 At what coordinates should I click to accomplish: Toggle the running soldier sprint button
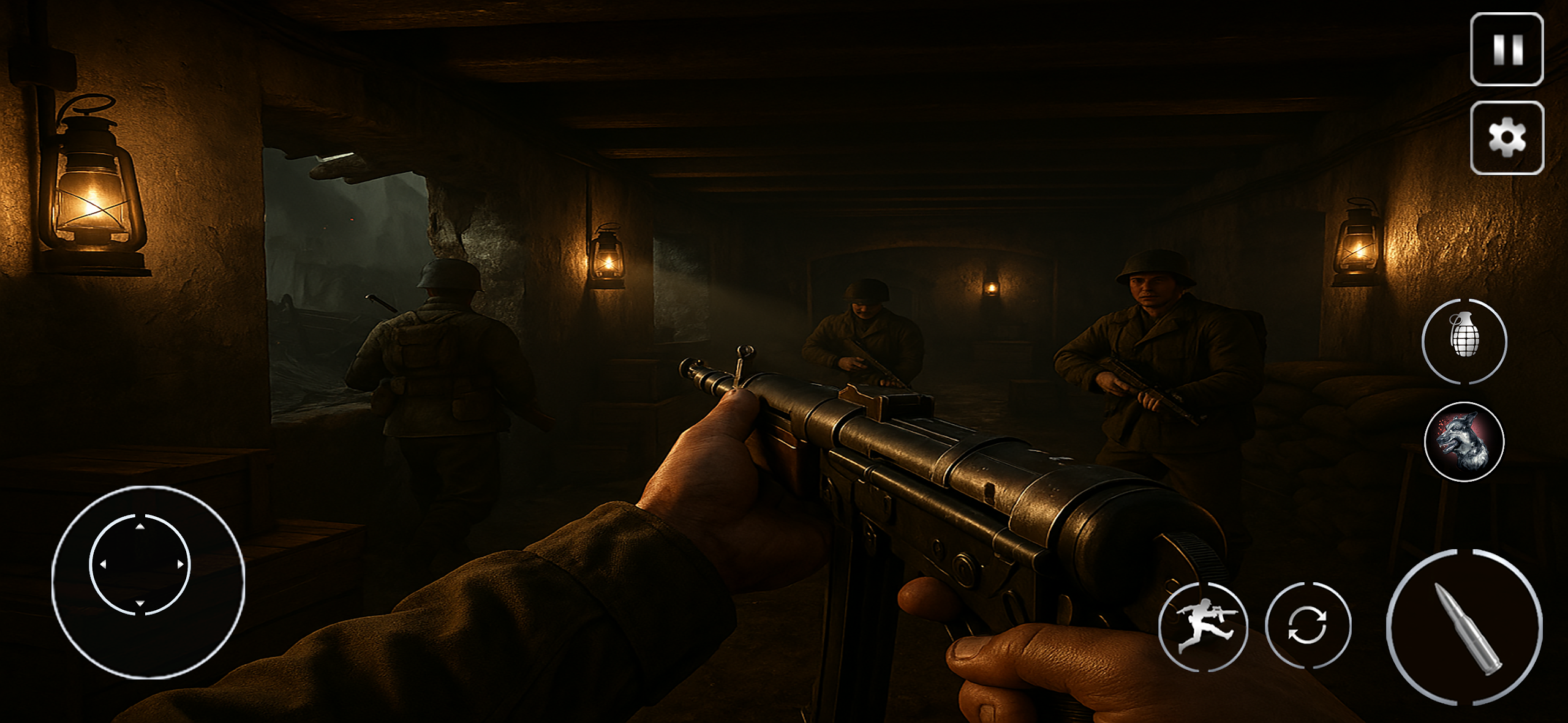tap(1204, 626)
